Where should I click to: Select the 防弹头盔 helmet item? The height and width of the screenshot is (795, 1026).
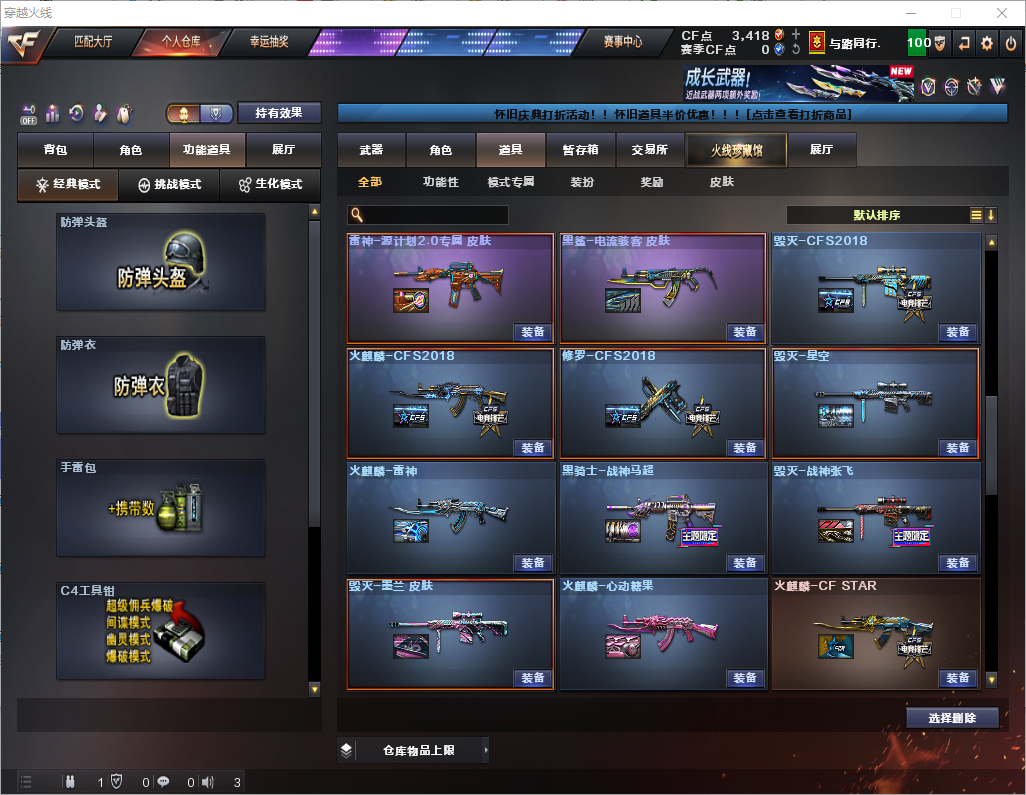coord(161,262)
